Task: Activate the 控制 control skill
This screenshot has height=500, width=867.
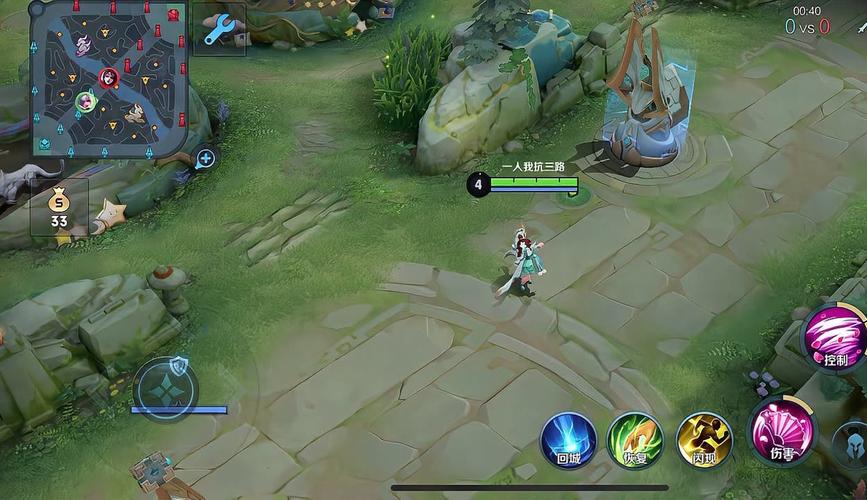Action: click(836, 337)
